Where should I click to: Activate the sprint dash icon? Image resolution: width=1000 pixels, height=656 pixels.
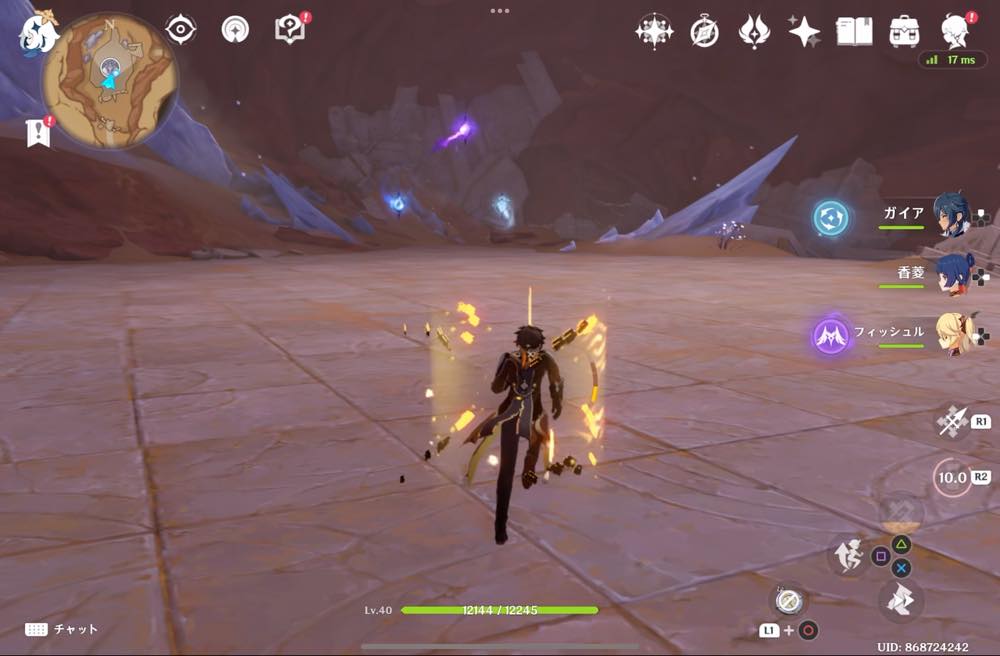point(900,600)
